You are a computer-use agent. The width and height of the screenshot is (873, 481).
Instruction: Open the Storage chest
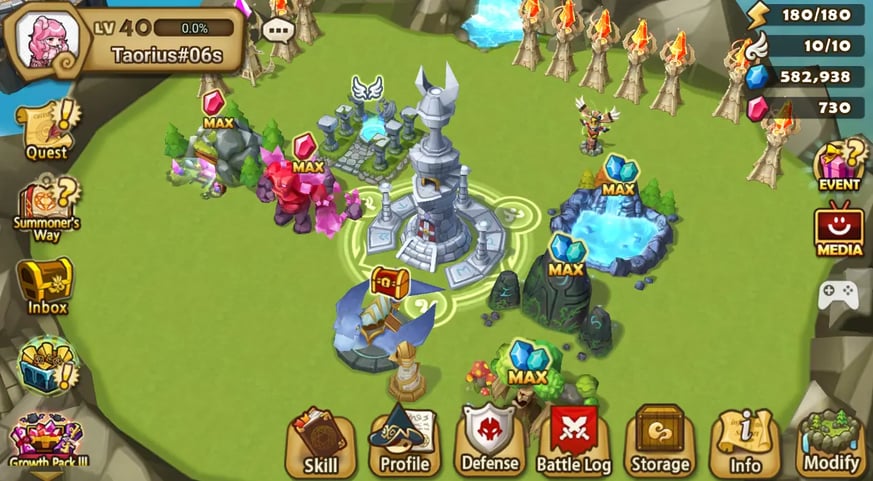click(x=660, y=441)
